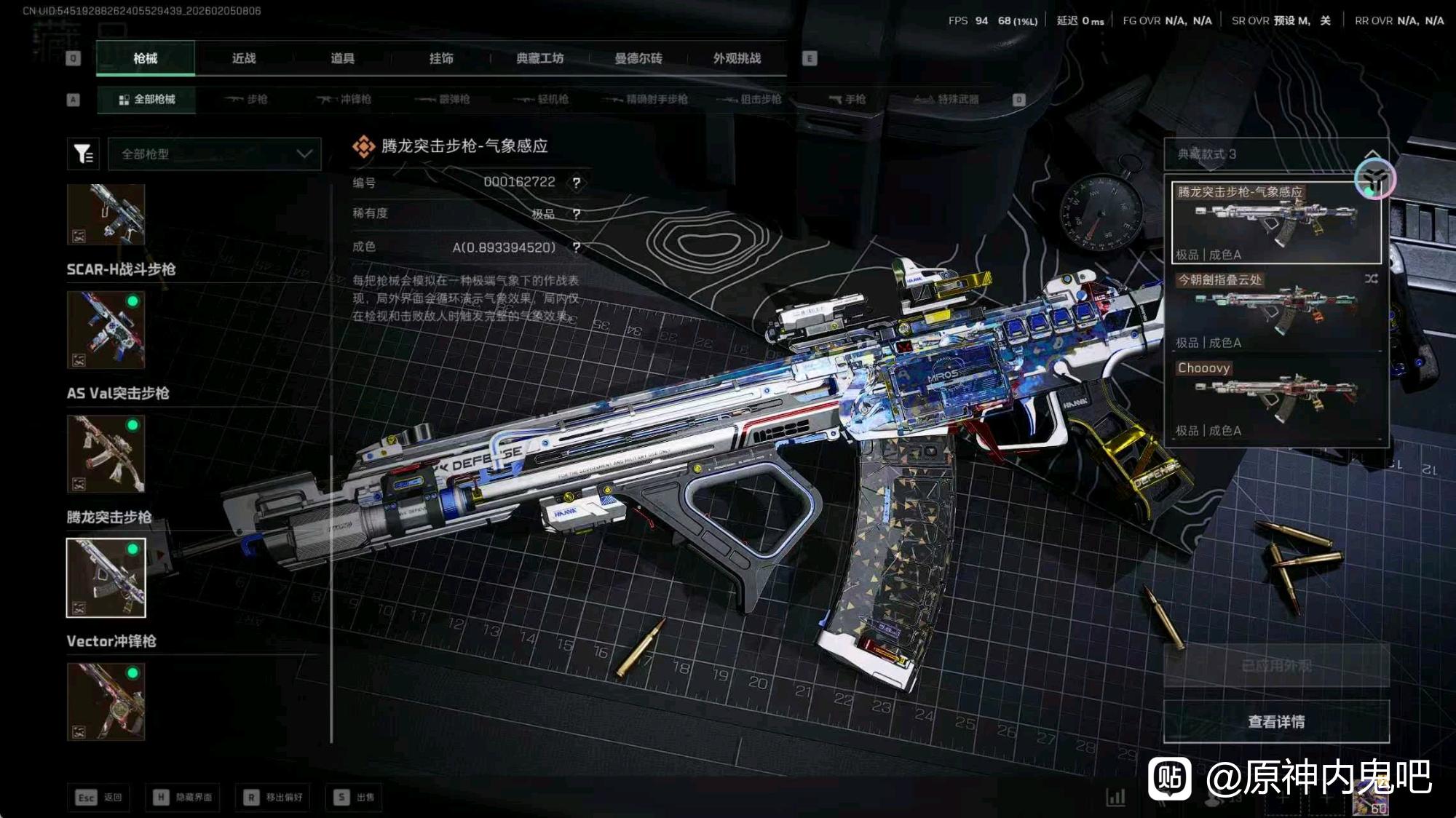Switch to the 曼德尔砖 tab
The width and height of the screenshot is (1456, 818).
tap(638, 58)
